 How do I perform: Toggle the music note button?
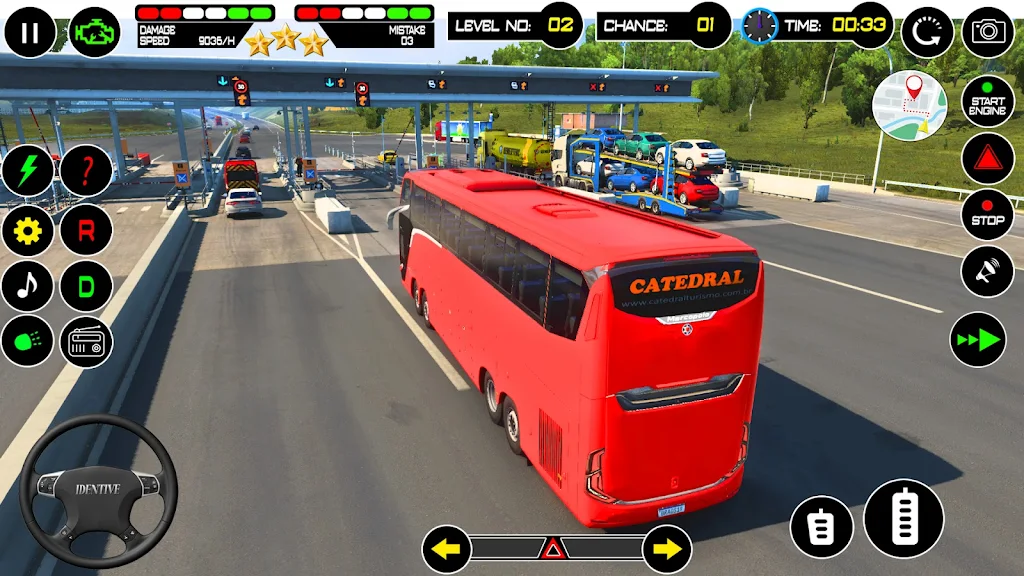point(27,287)
